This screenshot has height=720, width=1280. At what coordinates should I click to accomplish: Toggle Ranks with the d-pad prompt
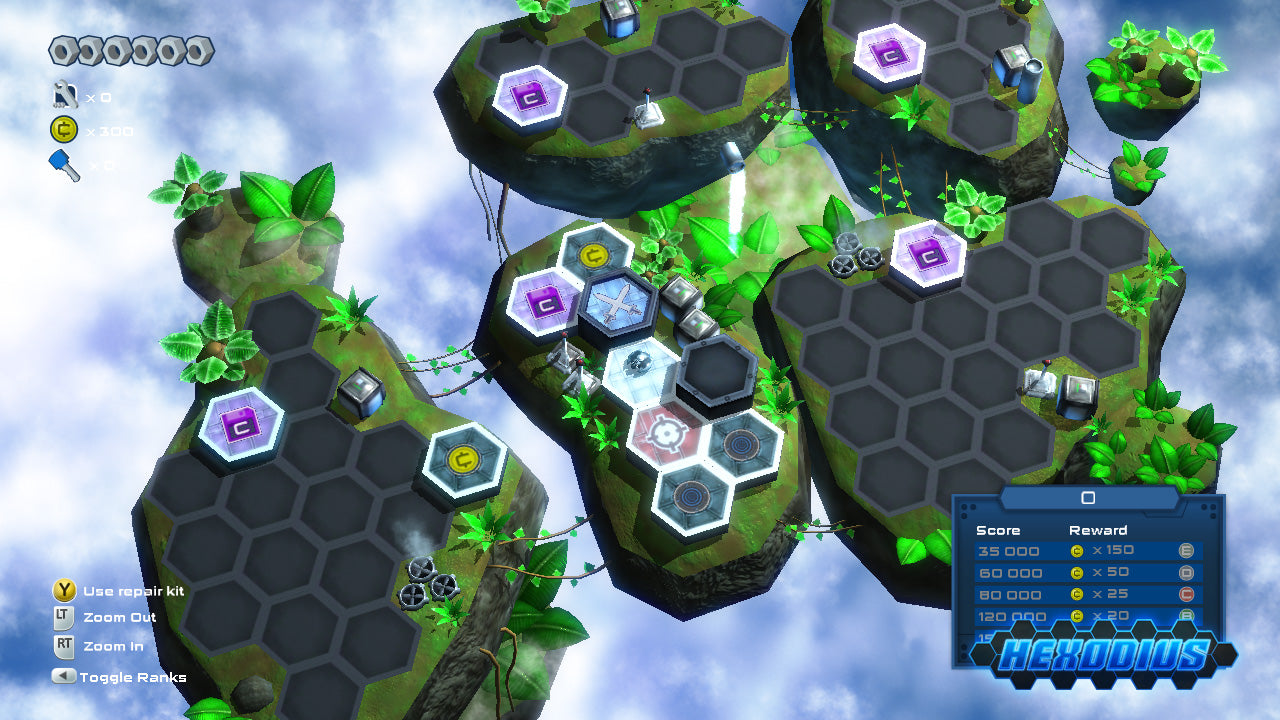pos(66,677)
